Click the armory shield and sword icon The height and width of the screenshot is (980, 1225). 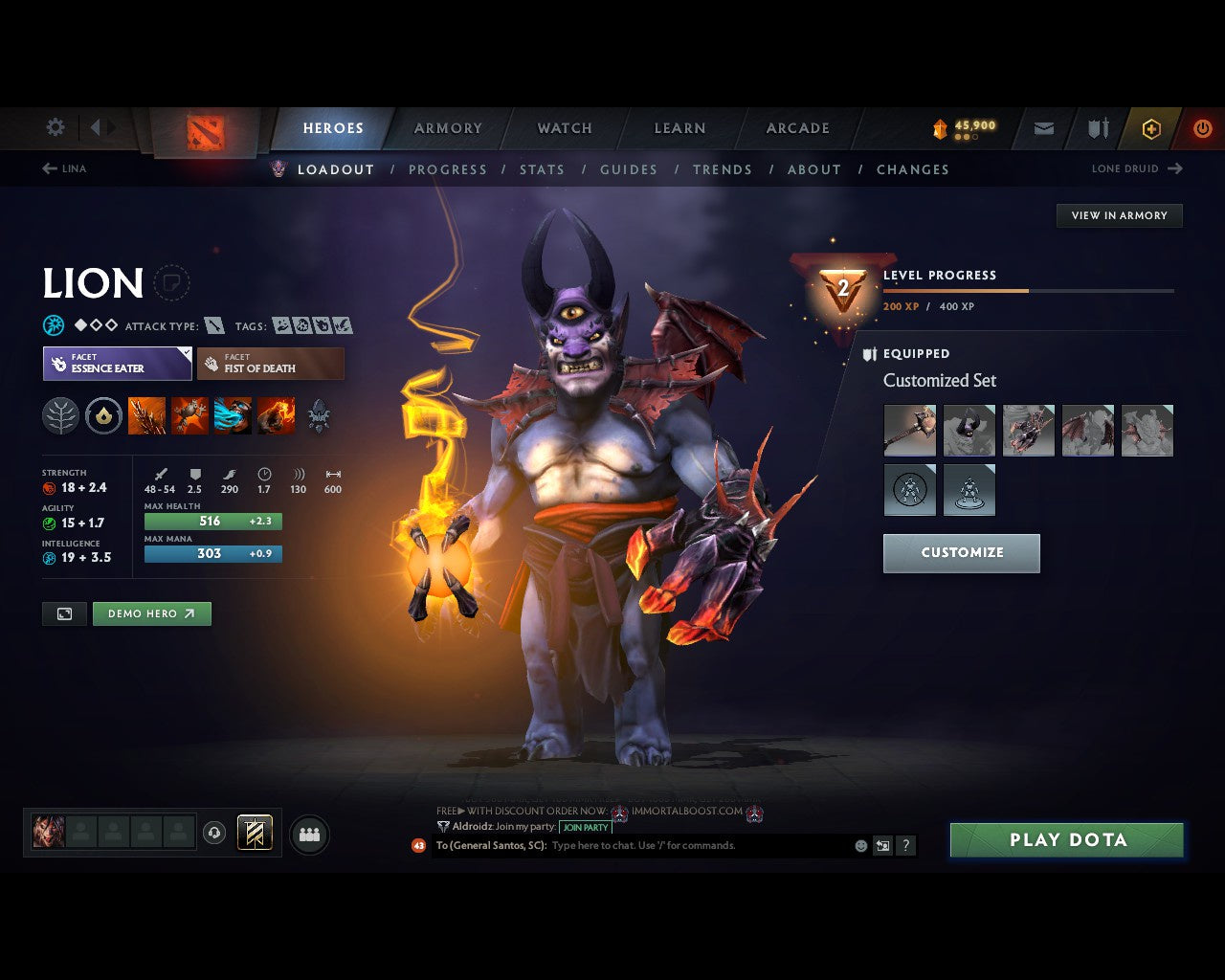[1097, 128]
